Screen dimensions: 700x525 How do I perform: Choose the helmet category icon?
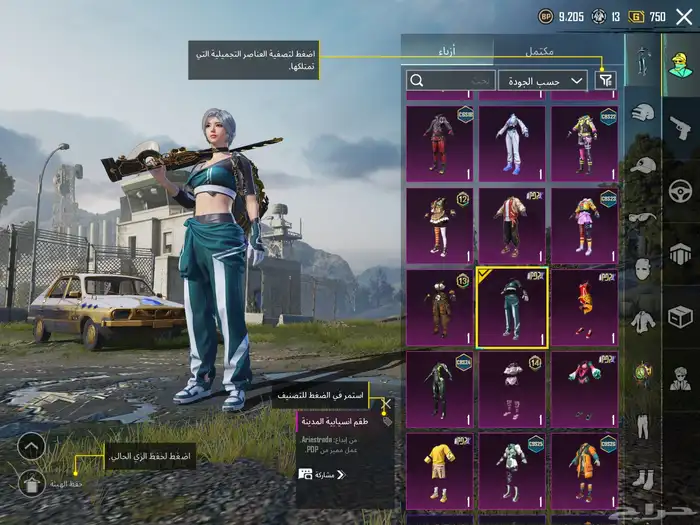(x=643, y=112)
